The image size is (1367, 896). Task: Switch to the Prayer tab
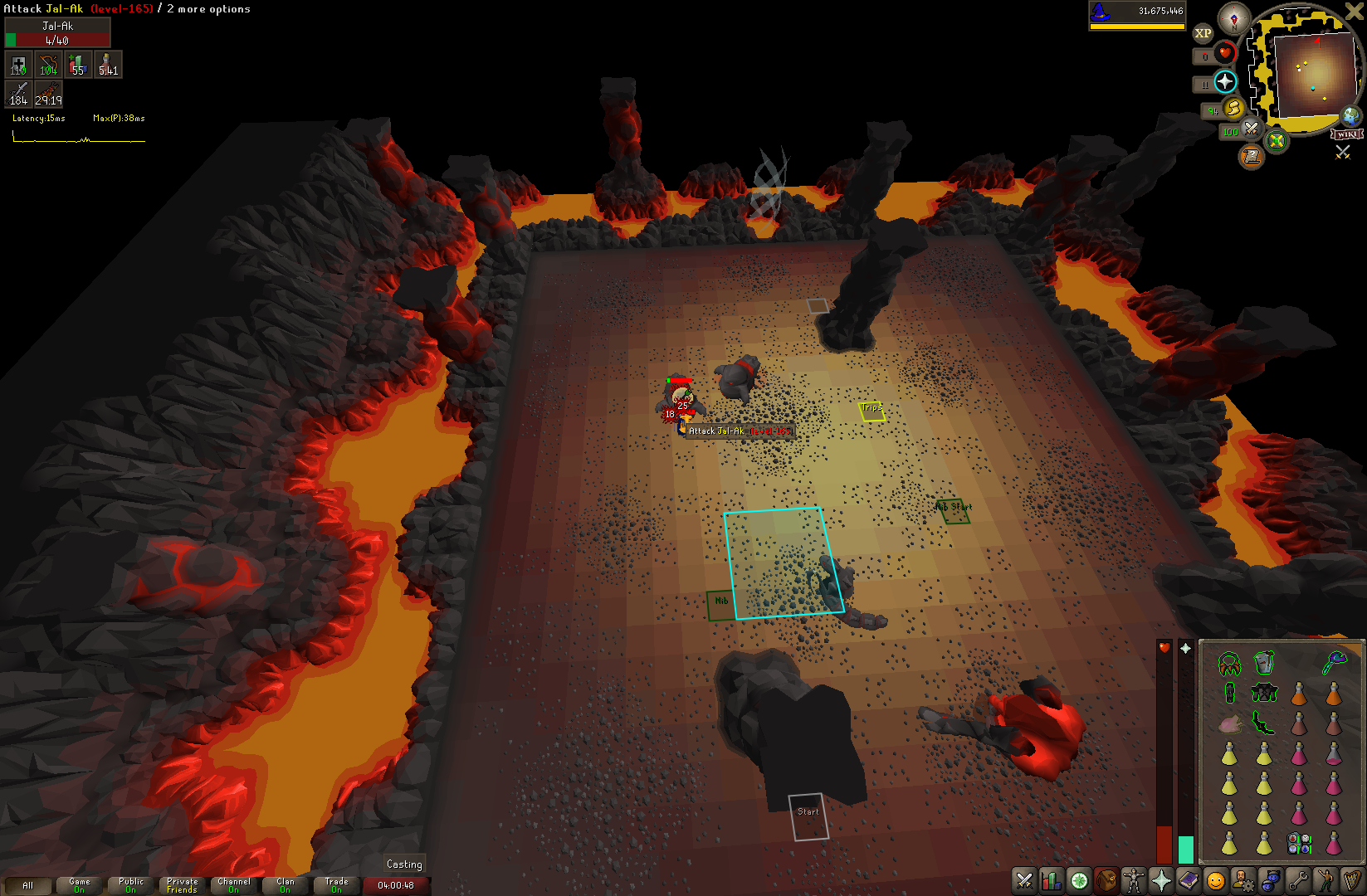click(1161, 880)
